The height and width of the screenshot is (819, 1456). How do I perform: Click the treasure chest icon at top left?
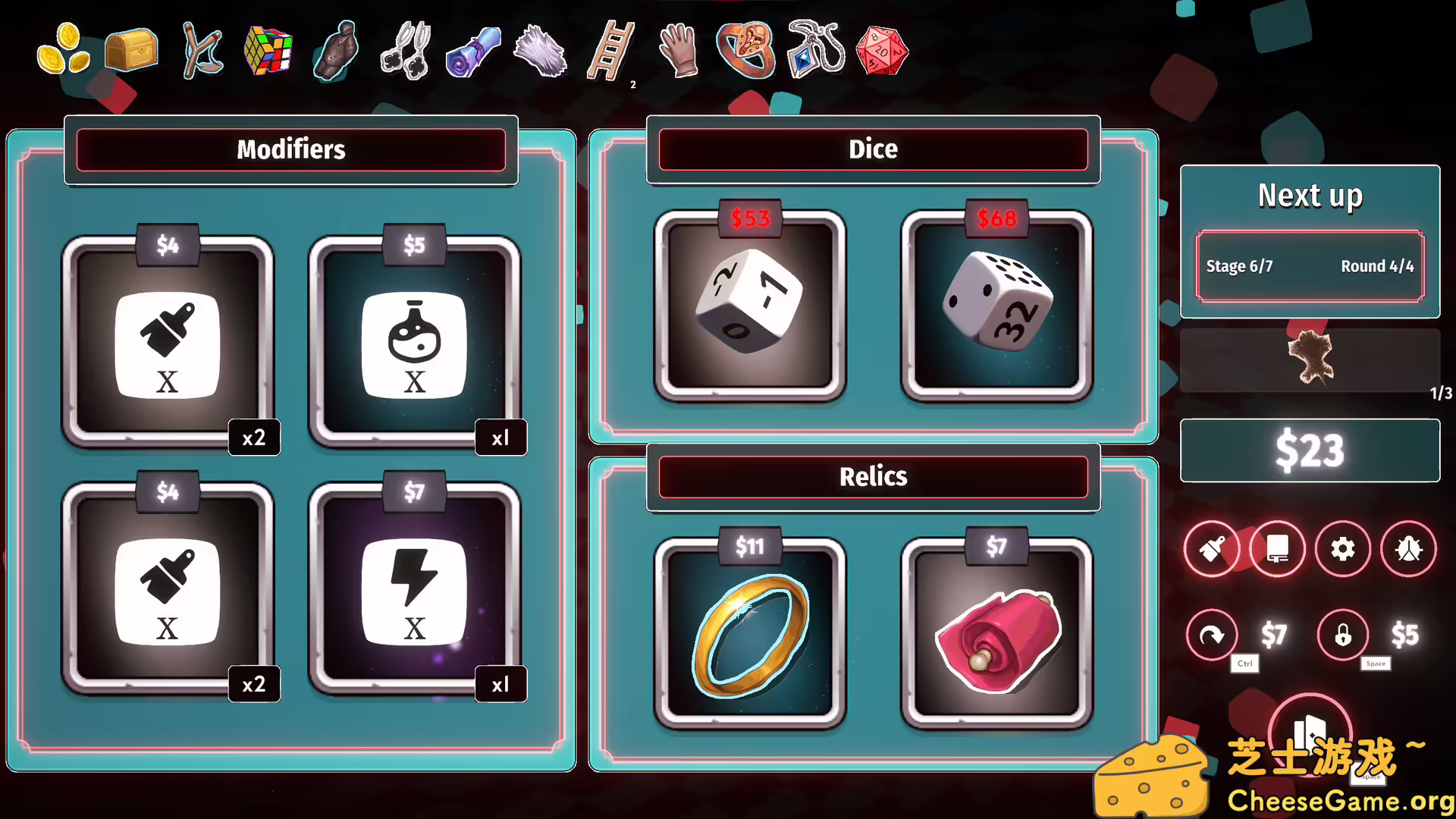pos(130,50)
